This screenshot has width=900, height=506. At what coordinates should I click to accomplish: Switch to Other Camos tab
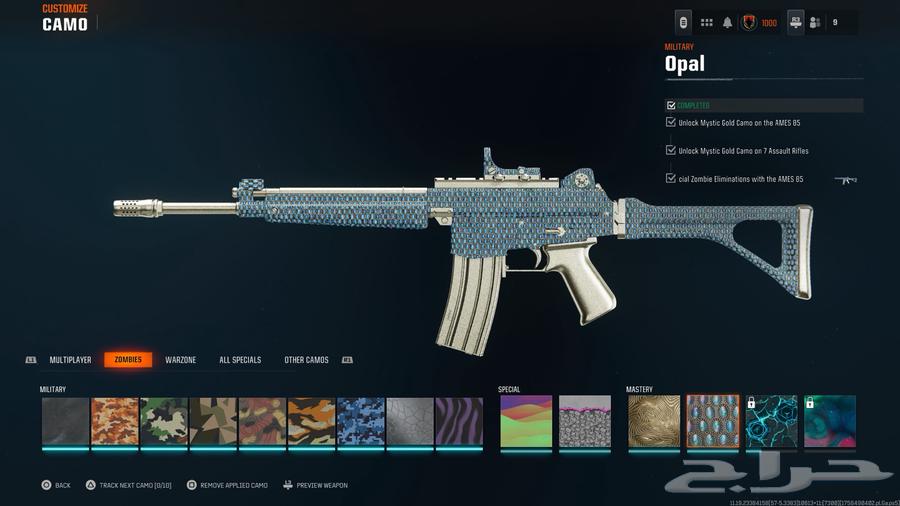click(306, 360)
